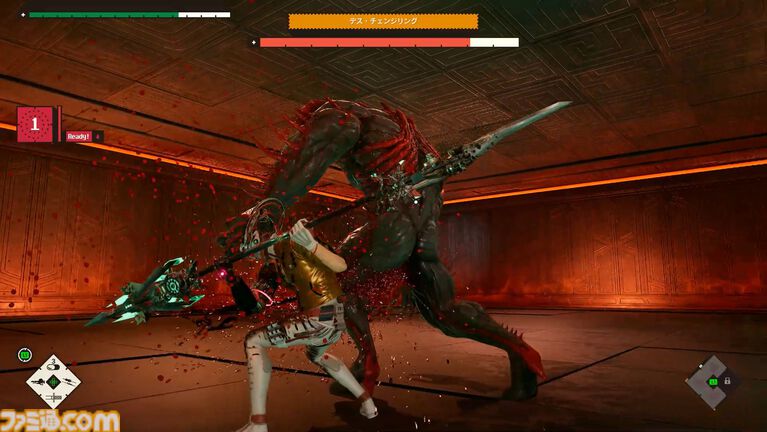Click the red level 1 square
Screen dimensions: 767x432
click(x=35, y=124)
